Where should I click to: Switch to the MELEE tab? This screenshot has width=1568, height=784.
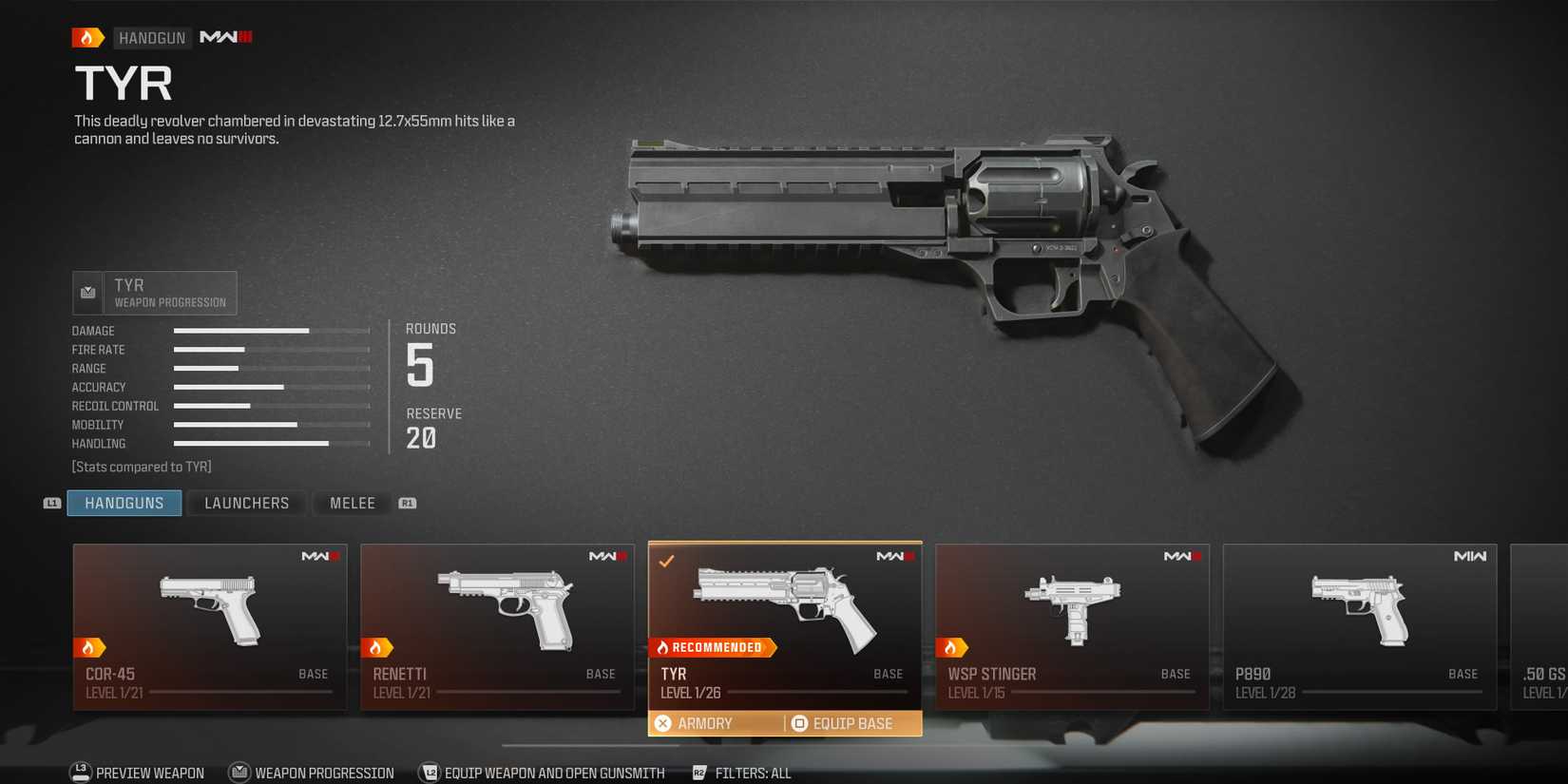pos(351,503)
